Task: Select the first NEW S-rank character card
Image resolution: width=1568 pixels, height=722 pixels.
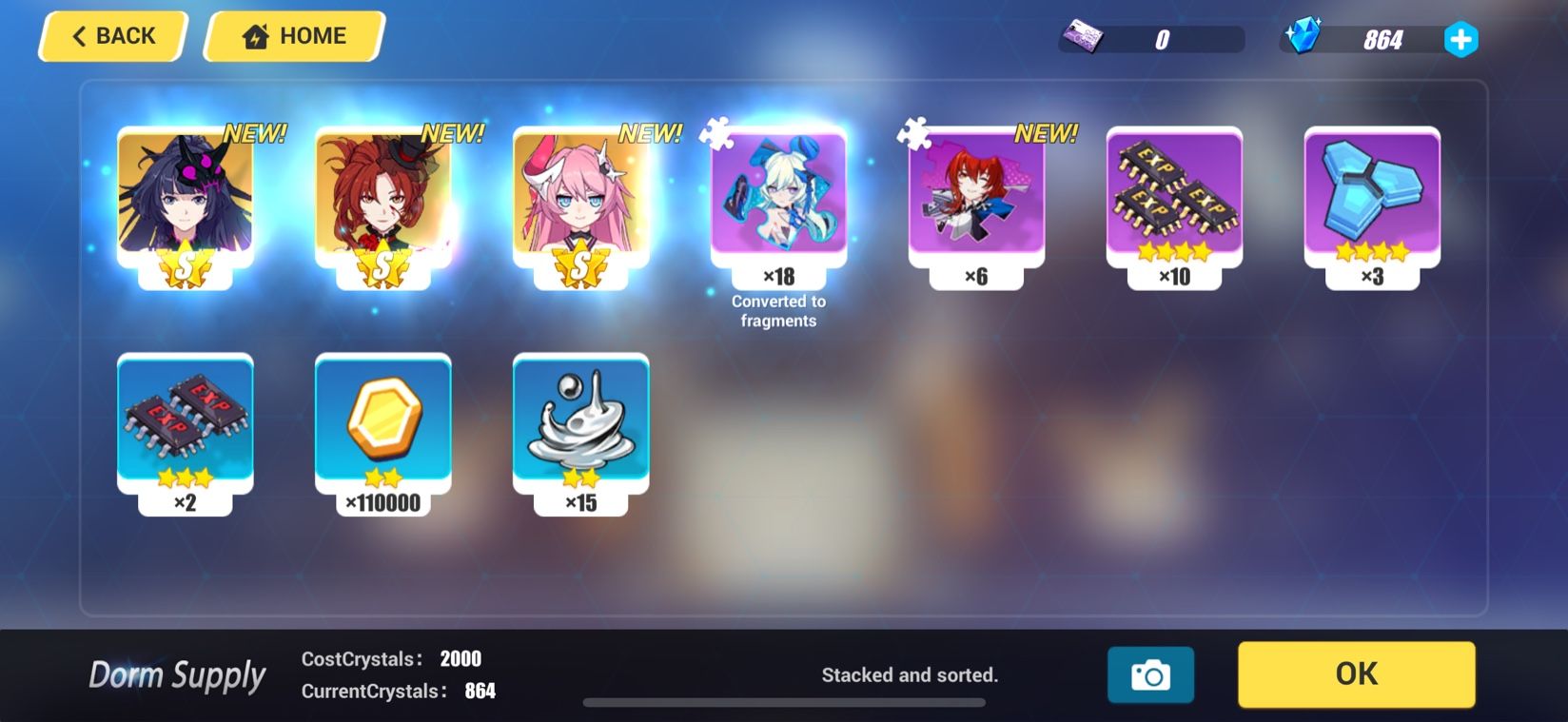Action: (185, 203)
